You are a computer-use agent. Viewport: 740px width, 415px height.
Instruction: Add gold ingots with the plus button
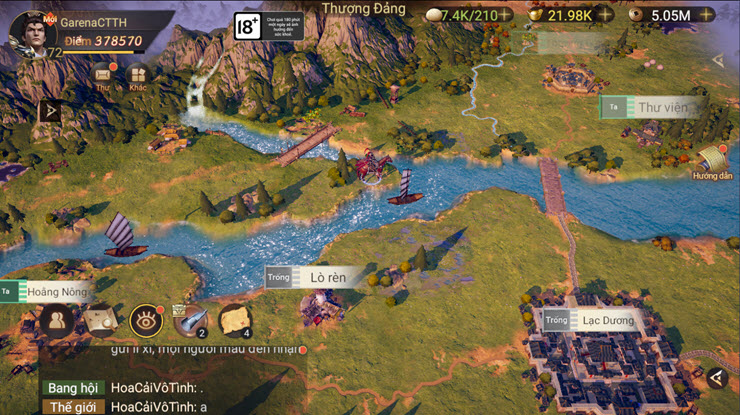605,15
